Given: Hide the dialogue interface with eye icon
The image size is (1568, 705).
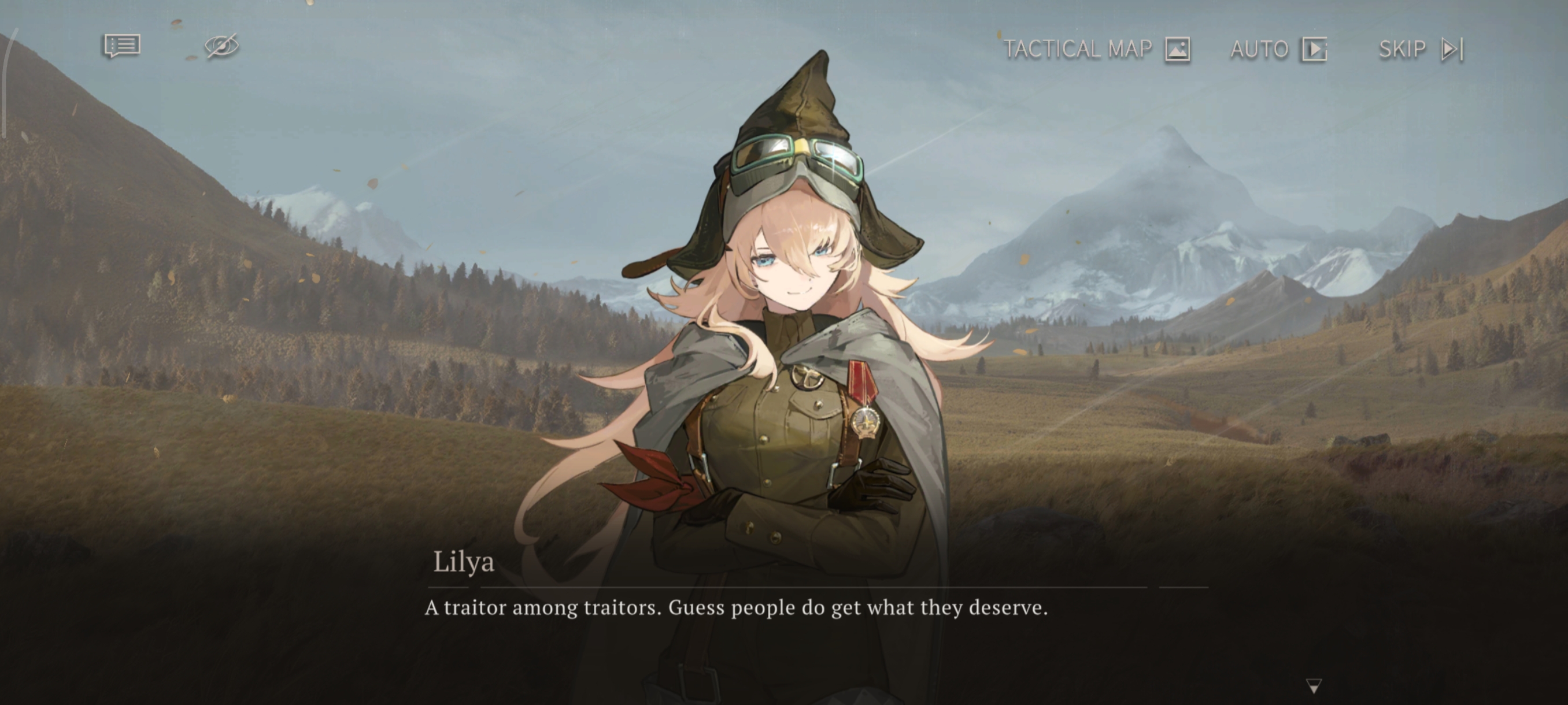Looking at the screenshot, I should coord(221,46).
